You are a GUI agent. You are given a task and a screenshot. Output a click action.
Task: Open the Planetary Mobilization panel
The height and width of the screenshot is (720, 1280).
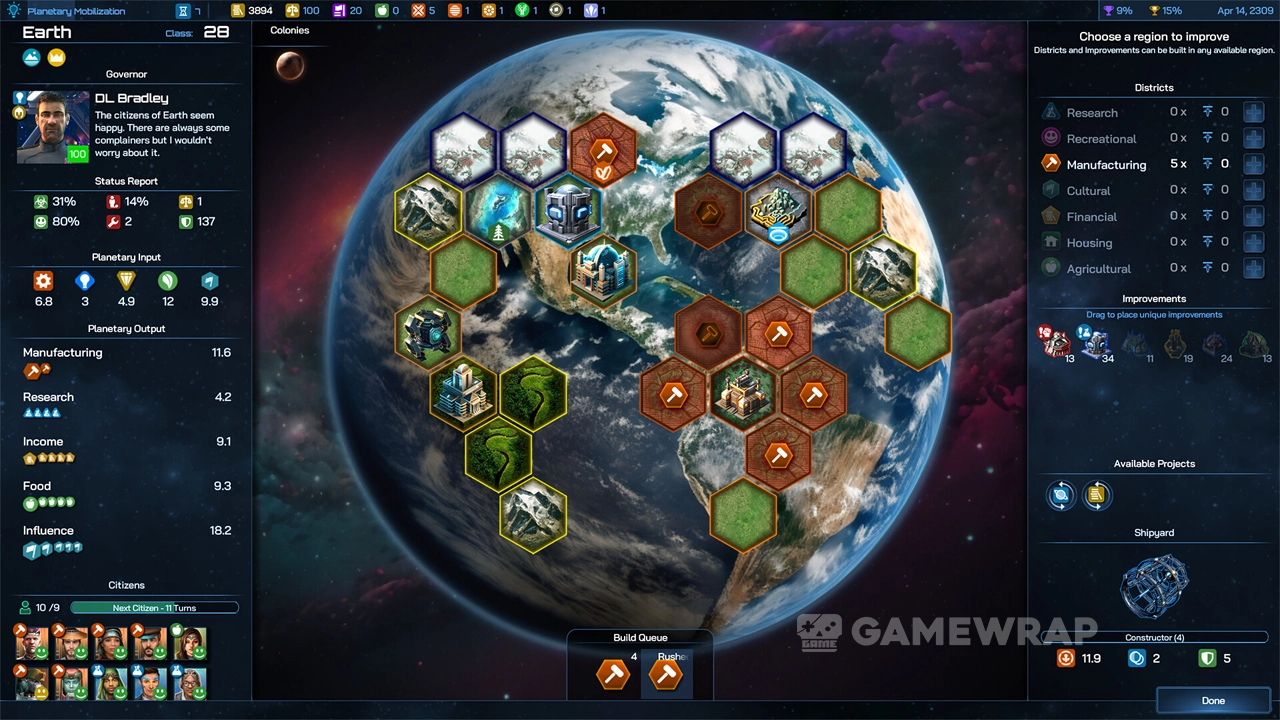[x=76, y=11]
